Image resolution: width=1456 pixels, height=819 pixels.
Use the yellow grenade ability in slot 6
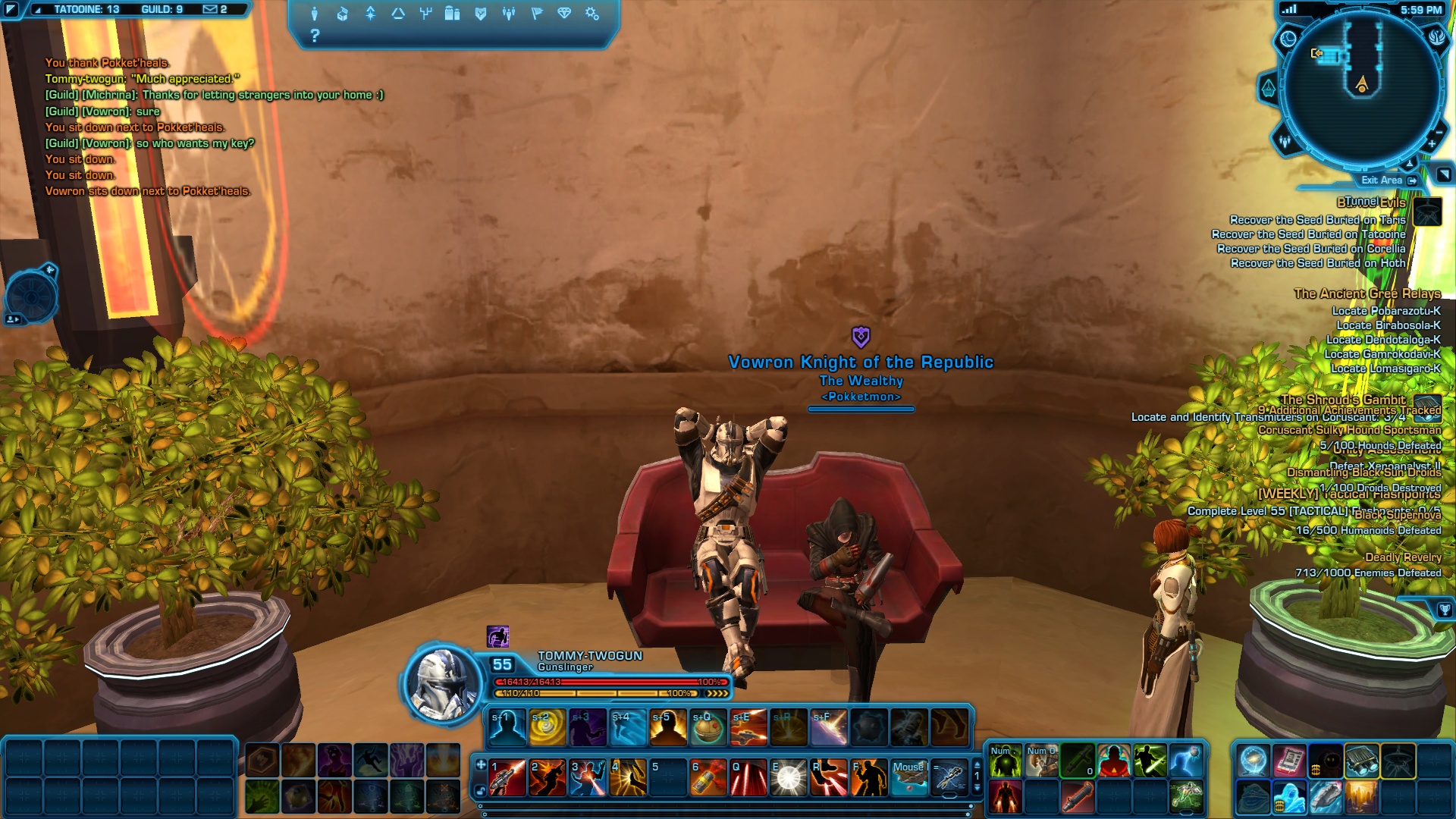pyautogui.click(x=708, y=778)
